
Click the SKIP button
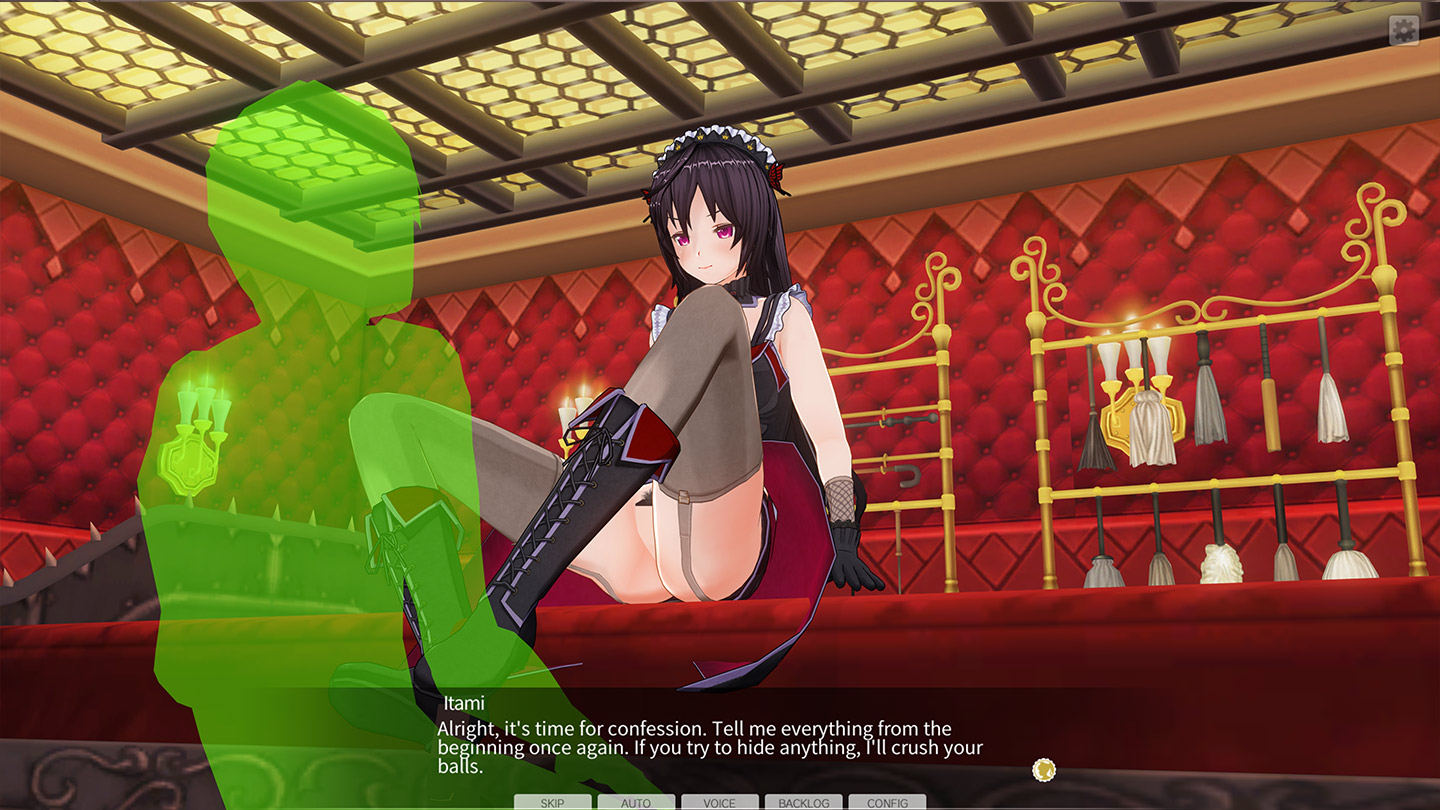[x=552, y=802]
